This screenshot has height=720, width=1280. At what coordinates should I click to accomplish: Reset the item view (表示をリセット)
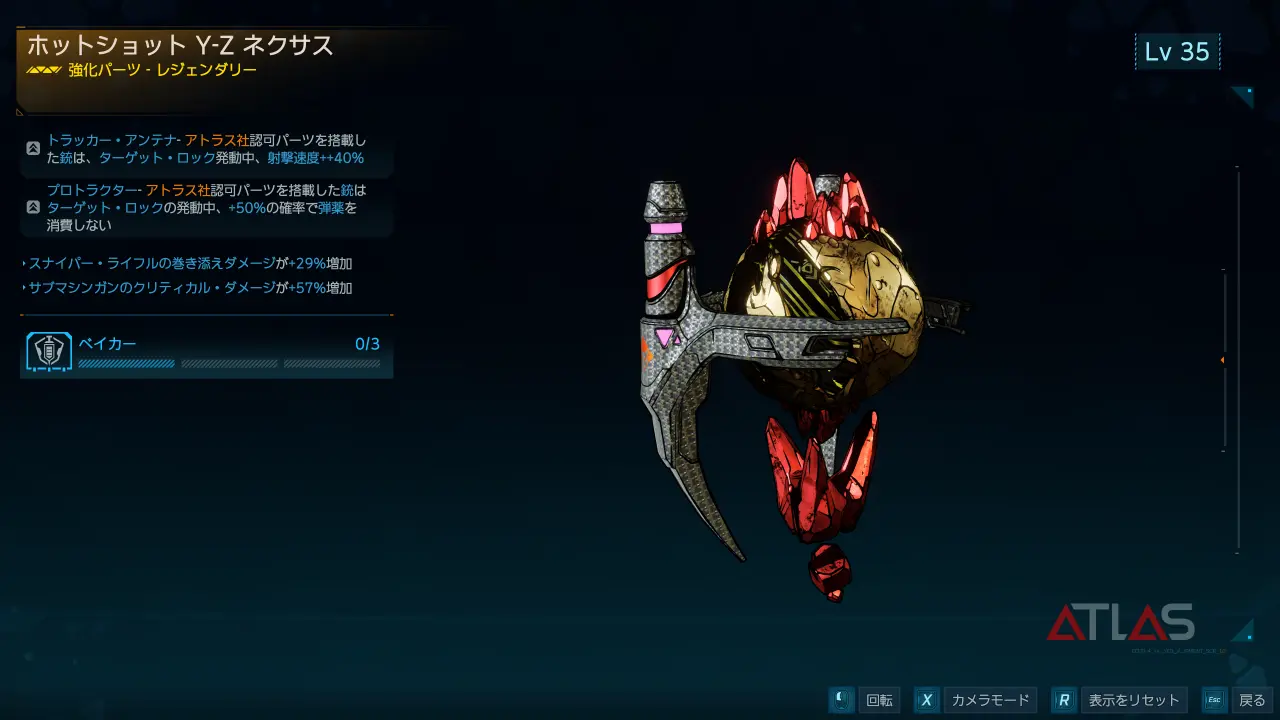1134,700
